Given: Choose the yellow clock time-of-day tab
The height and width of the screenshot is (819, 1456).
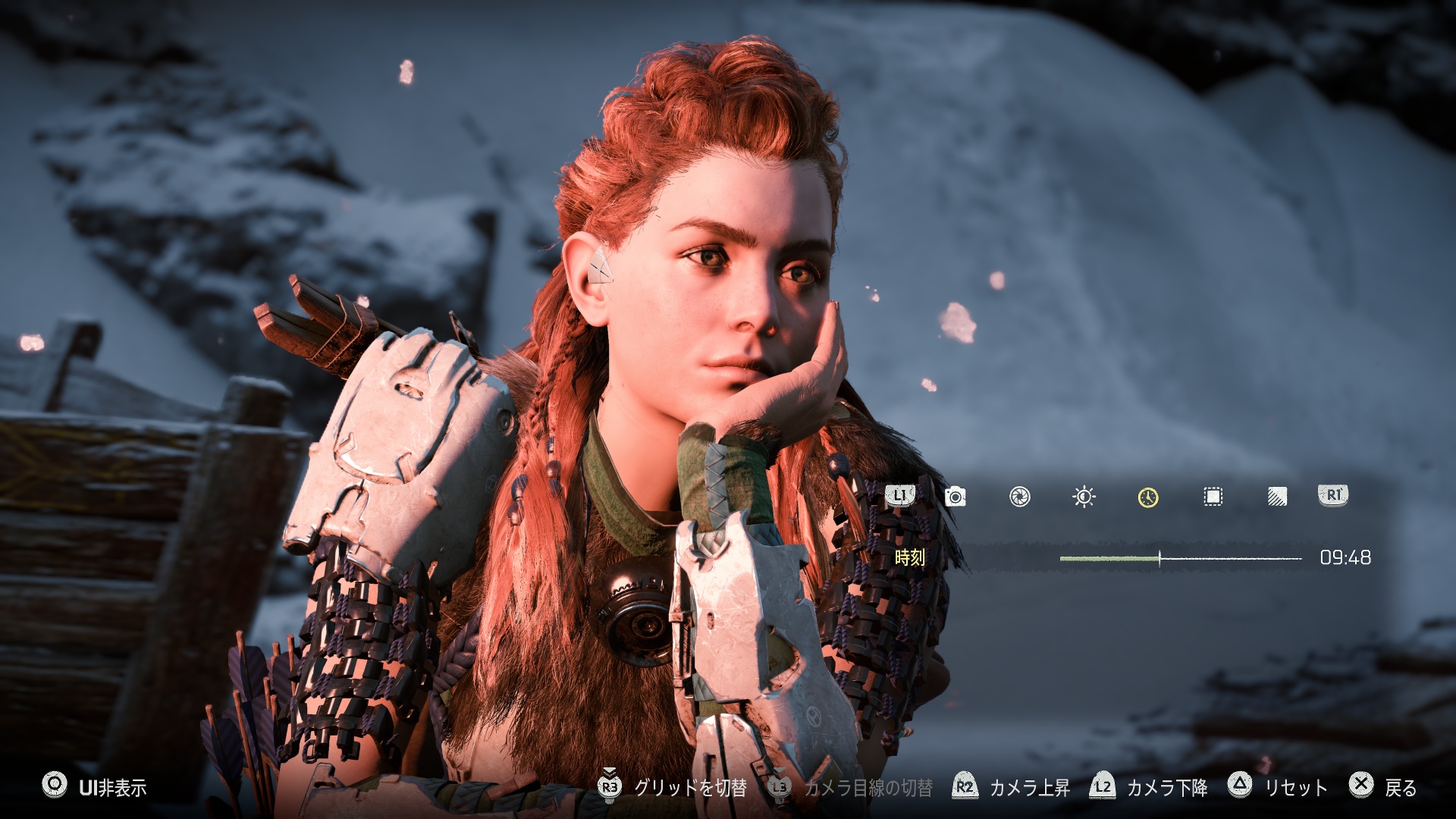Looking at the screenshot, I should coord(1148,497).
